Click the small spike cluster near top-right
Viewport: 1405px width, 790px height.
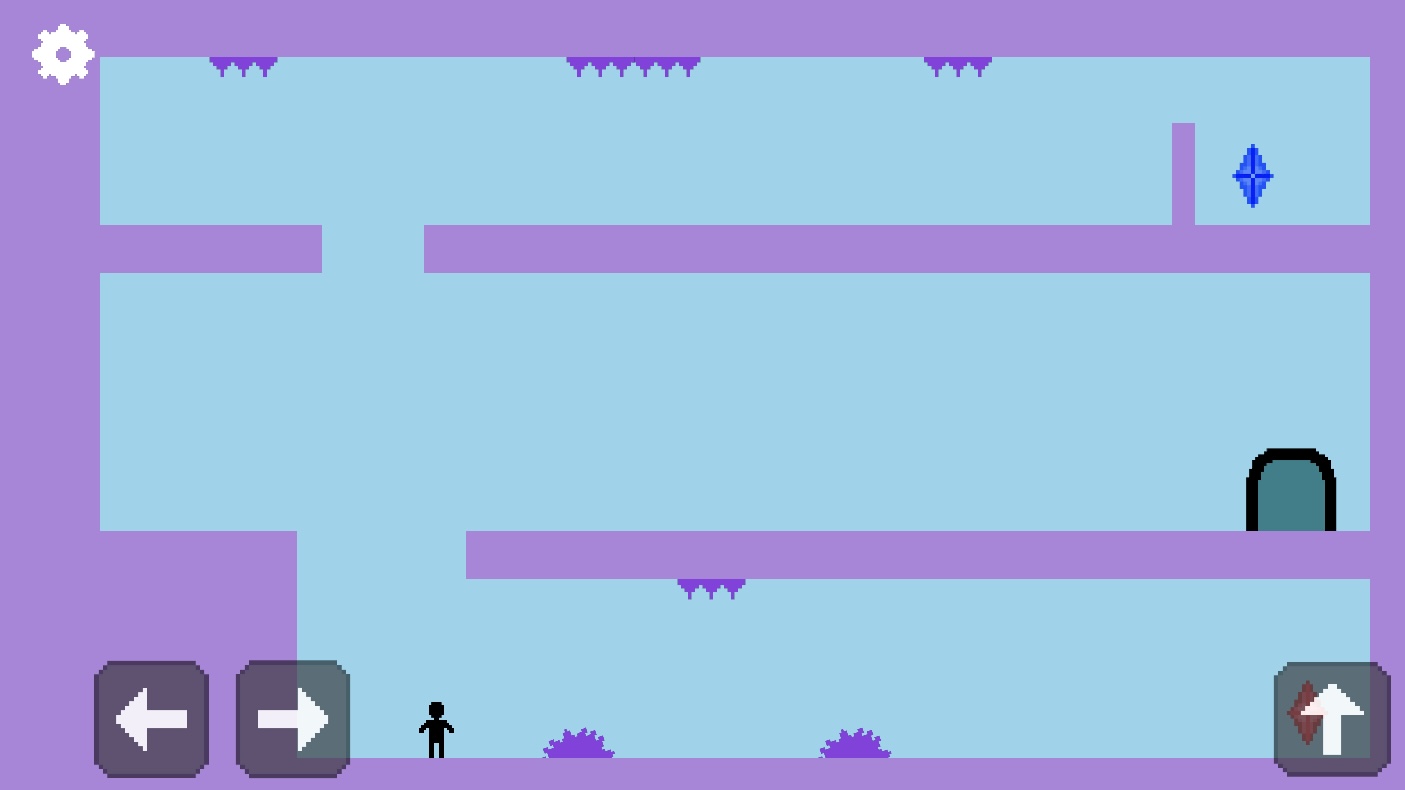click(x=957, y=65)
